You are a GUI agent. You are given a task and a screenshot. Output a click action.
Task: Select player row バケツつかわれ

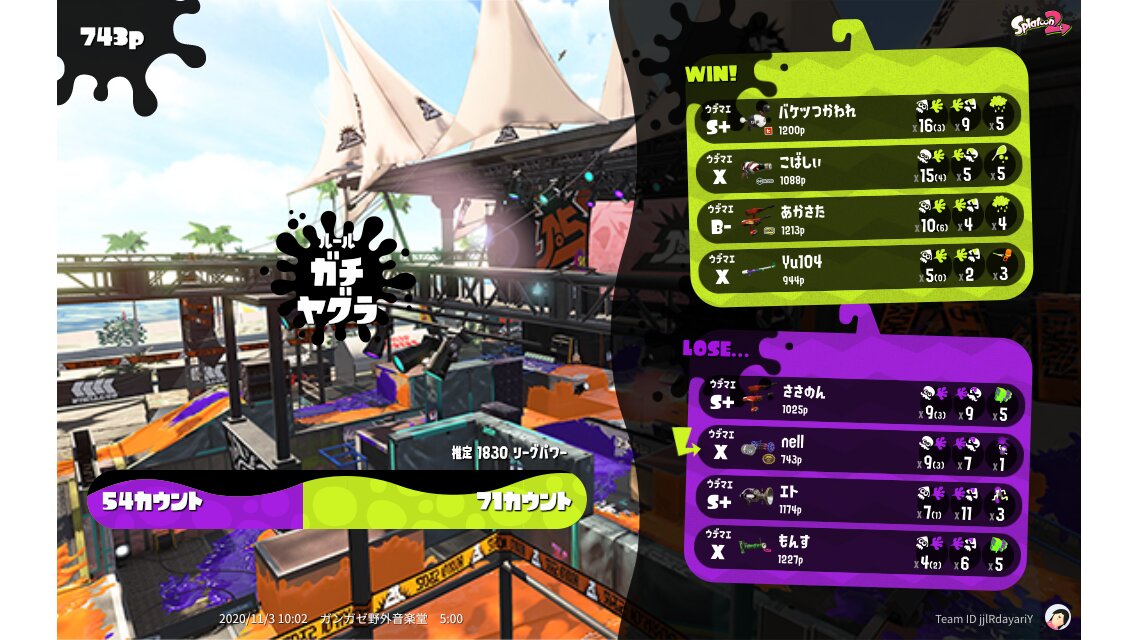coord(860,116)
